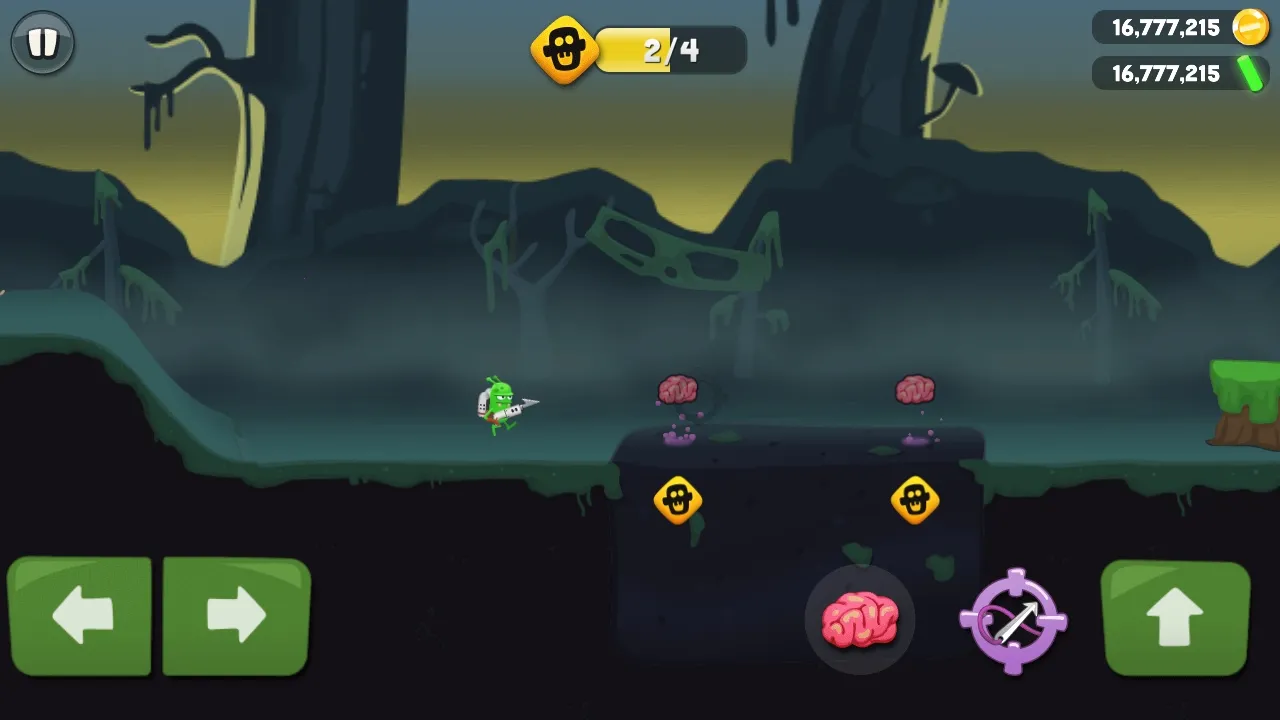Click the 2/4 zombie progress bar

pos(672,50)
